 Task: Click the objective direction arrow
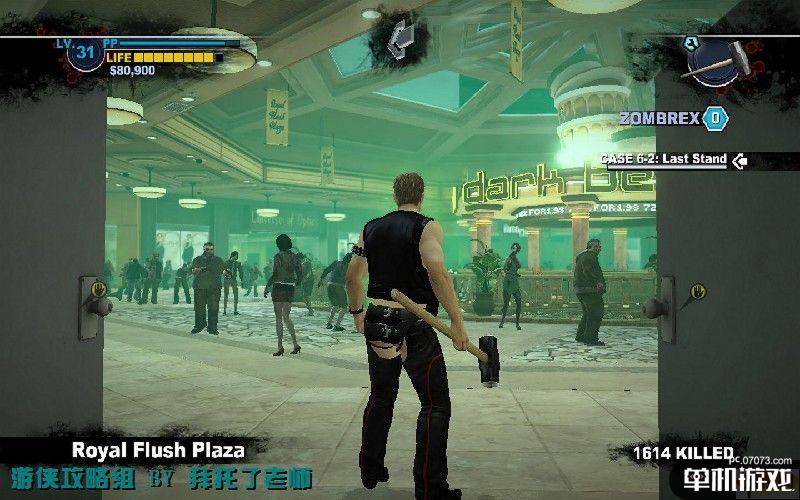(401, 36)
